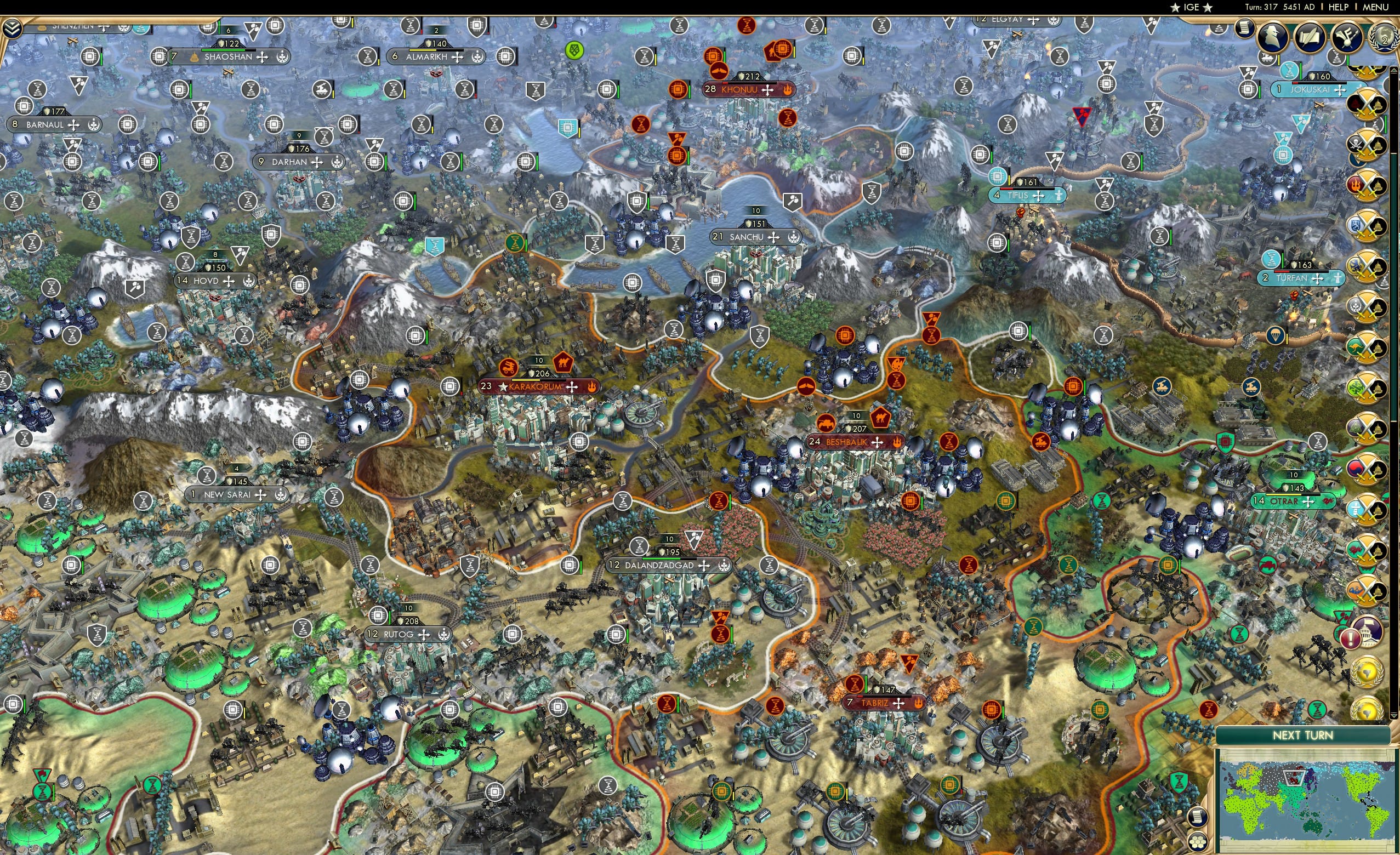Click the up arrow atop the notification column
1400x855 pixels.
point(1394,70)
